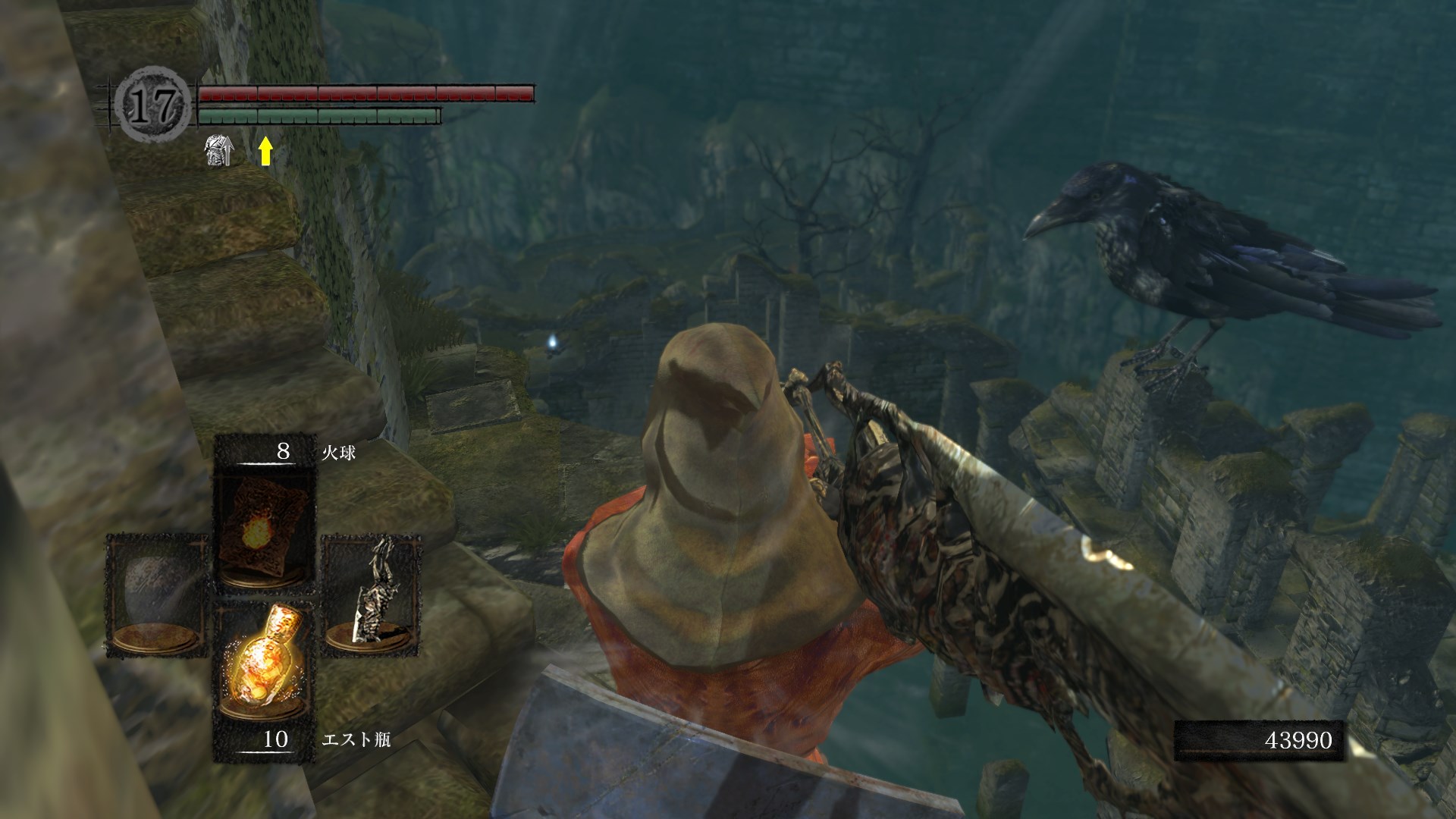Select the Fireball spell slot

point(265,530)
